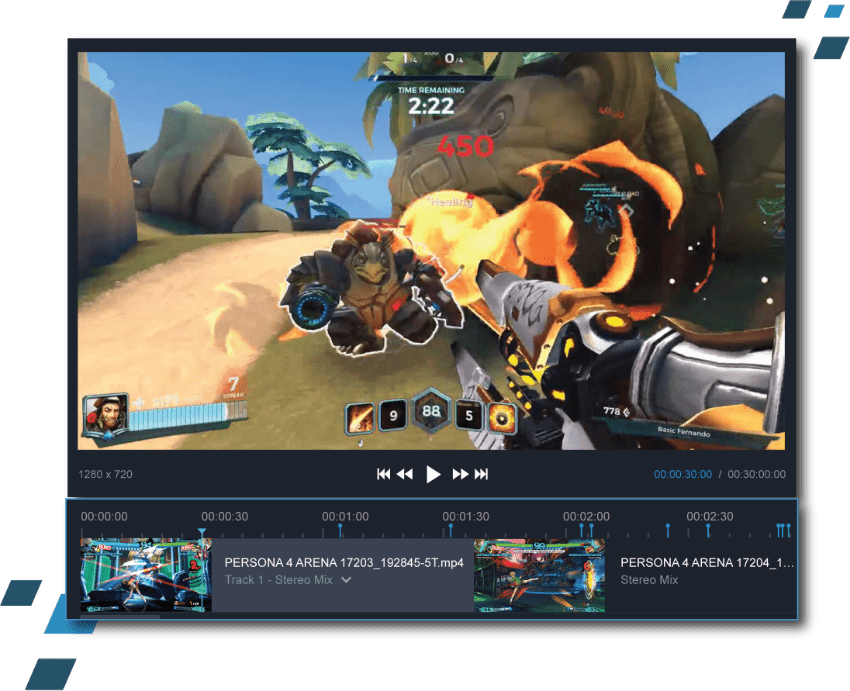Screen dimensions: 850x691
Task: Click the timeline marker at 00:01:30
Action: pos(450,527)
